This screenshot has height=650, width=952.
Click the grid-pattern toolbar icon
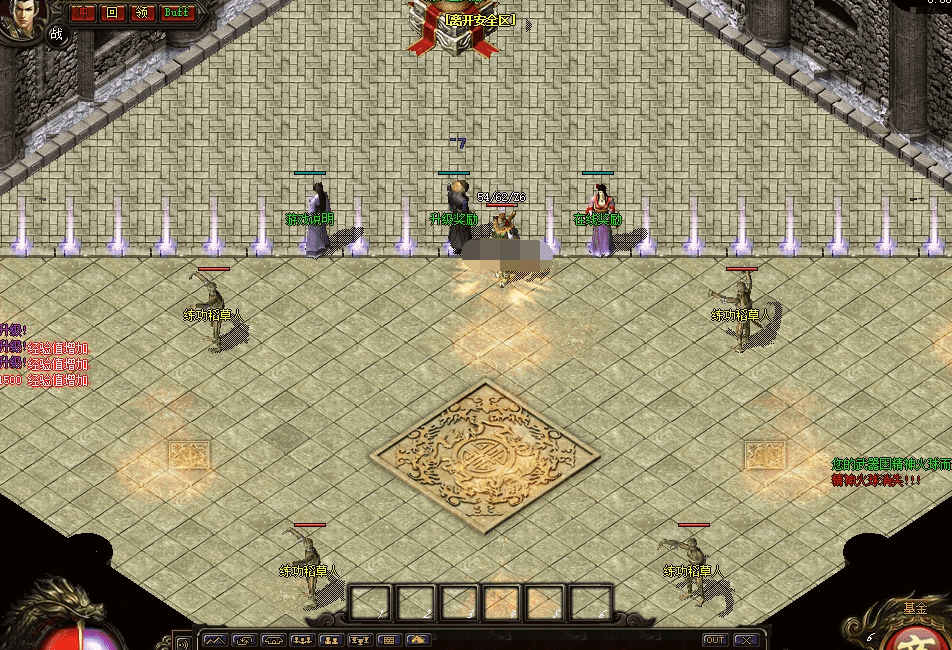click(x=388, y=640)
